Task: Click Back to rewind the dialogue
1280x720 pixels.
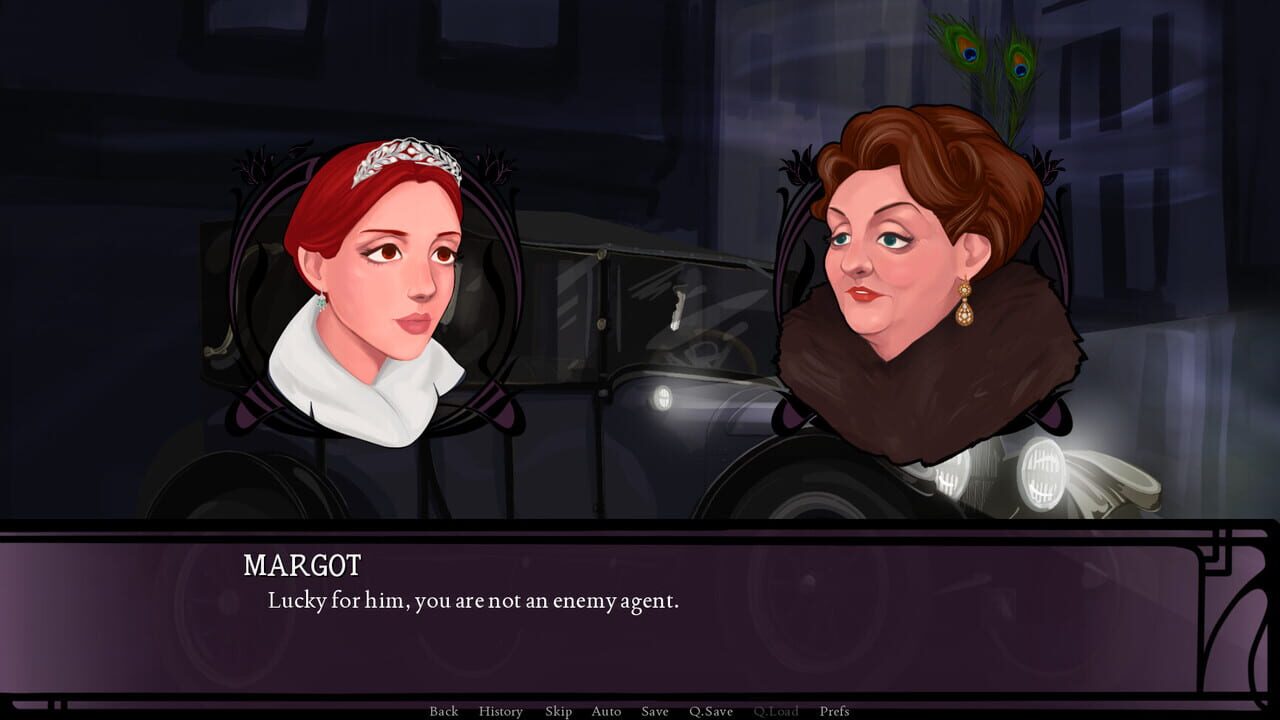Action: tap(443, 711)
